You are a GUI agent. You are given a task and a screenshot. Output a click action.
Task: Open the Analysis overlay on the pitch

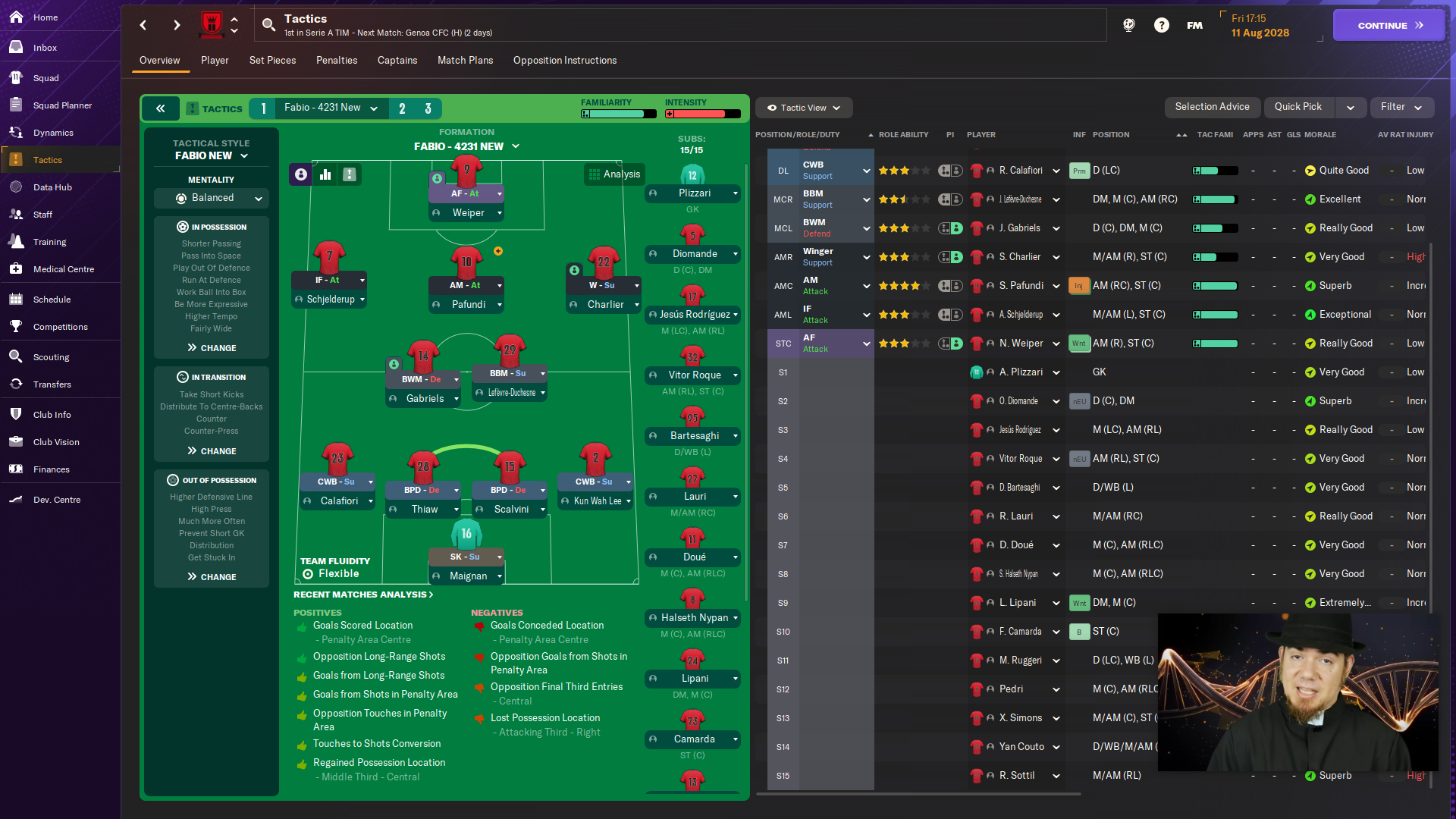click(x=614, y=174)
